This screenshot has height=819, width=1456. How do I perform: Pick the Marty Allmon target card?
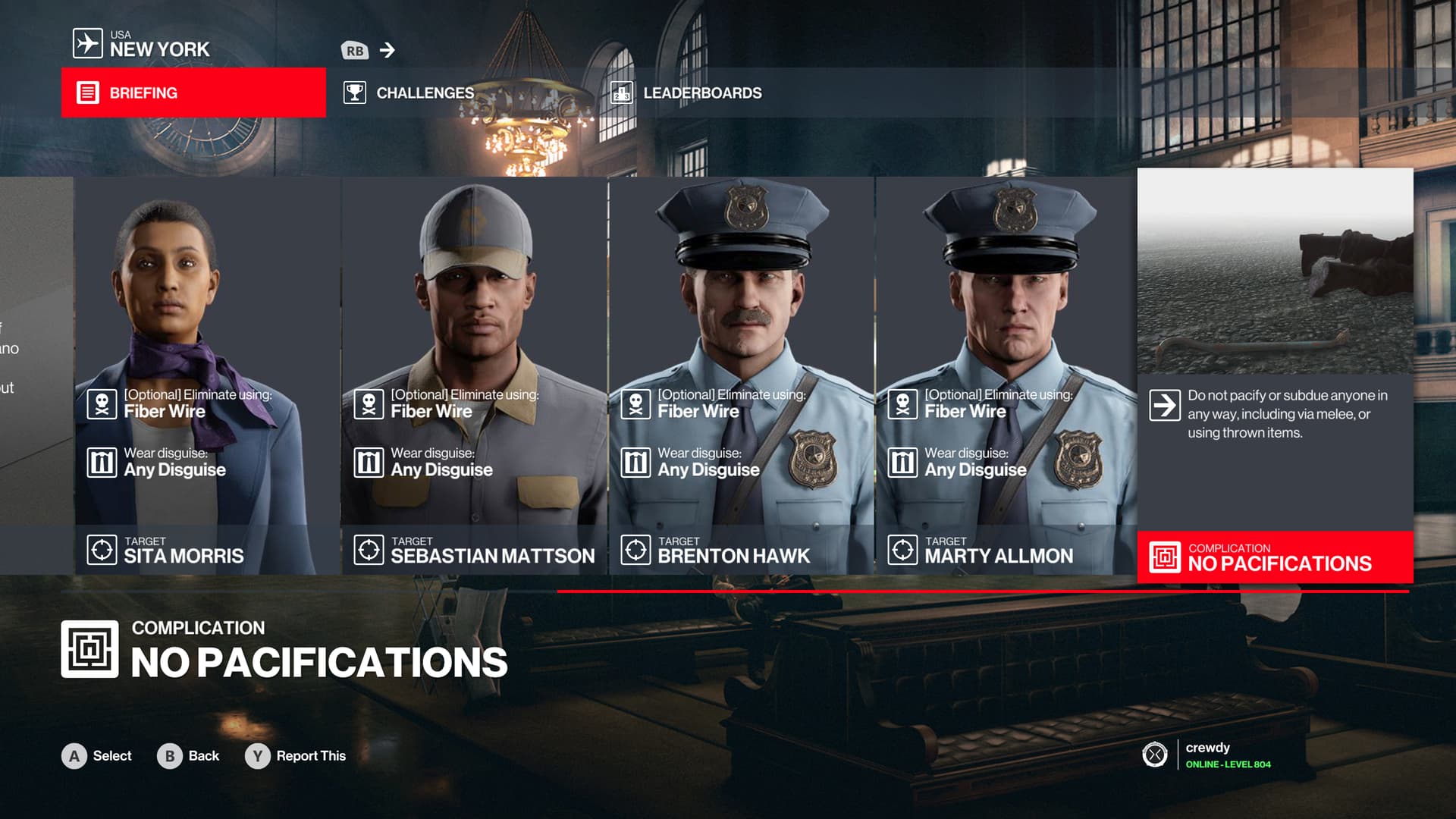1006,375
